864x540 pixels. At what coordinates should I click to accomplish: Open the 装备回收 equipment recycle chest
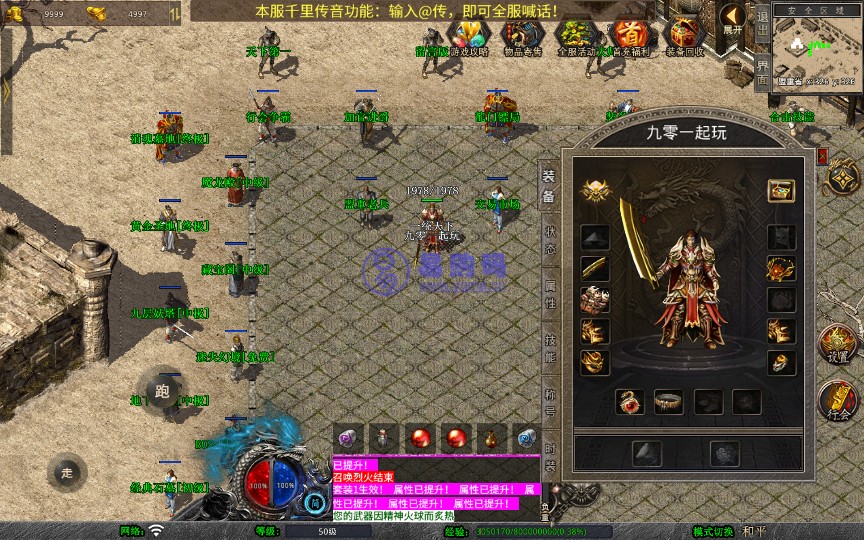coord(684,37)
